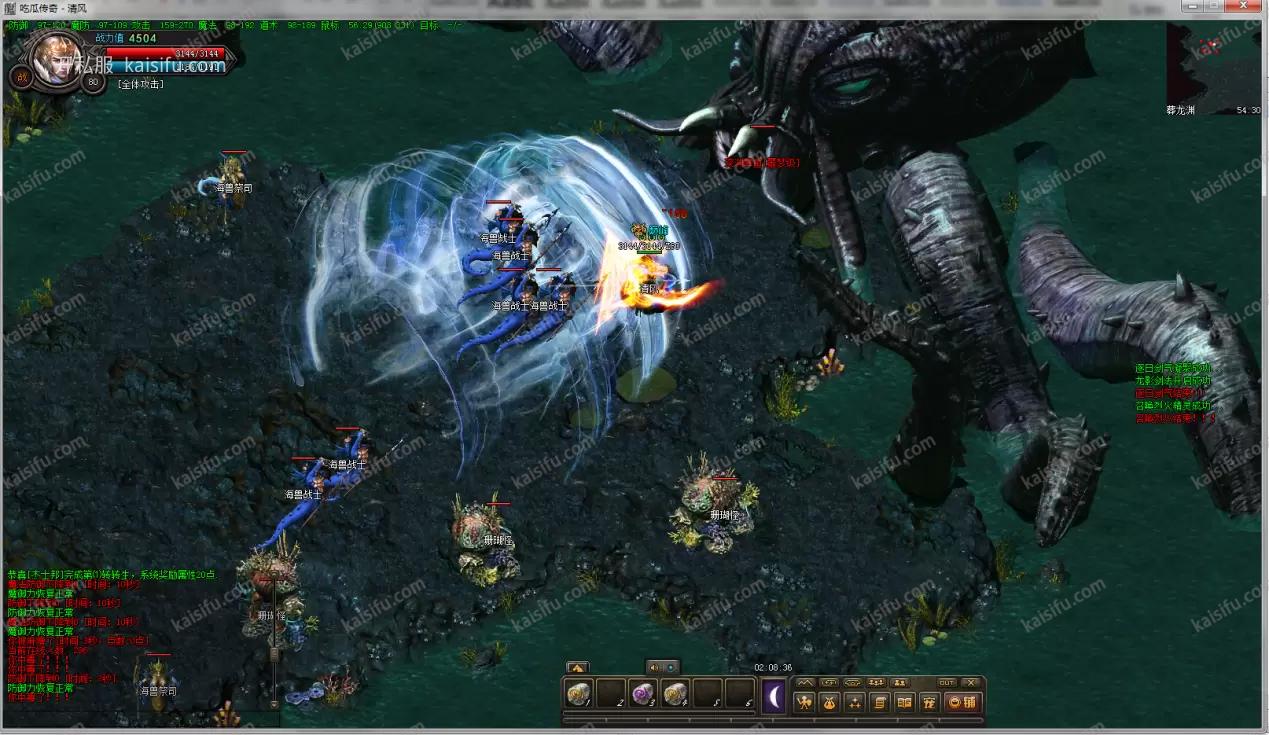
Task: Click the crescent moon icon
Action: click(774, 696)
